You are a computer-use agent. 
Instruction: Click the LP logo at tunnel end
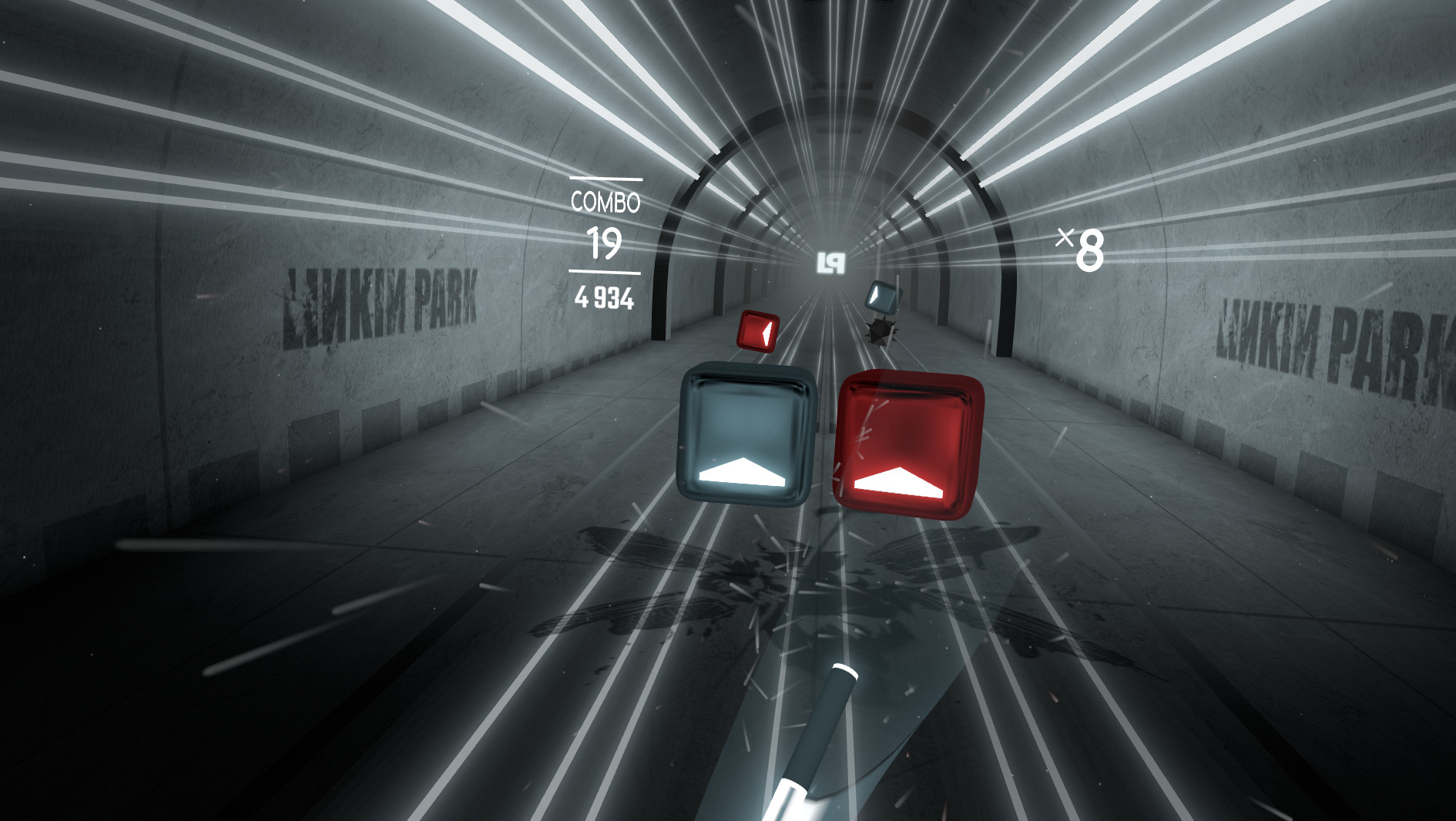832,263
